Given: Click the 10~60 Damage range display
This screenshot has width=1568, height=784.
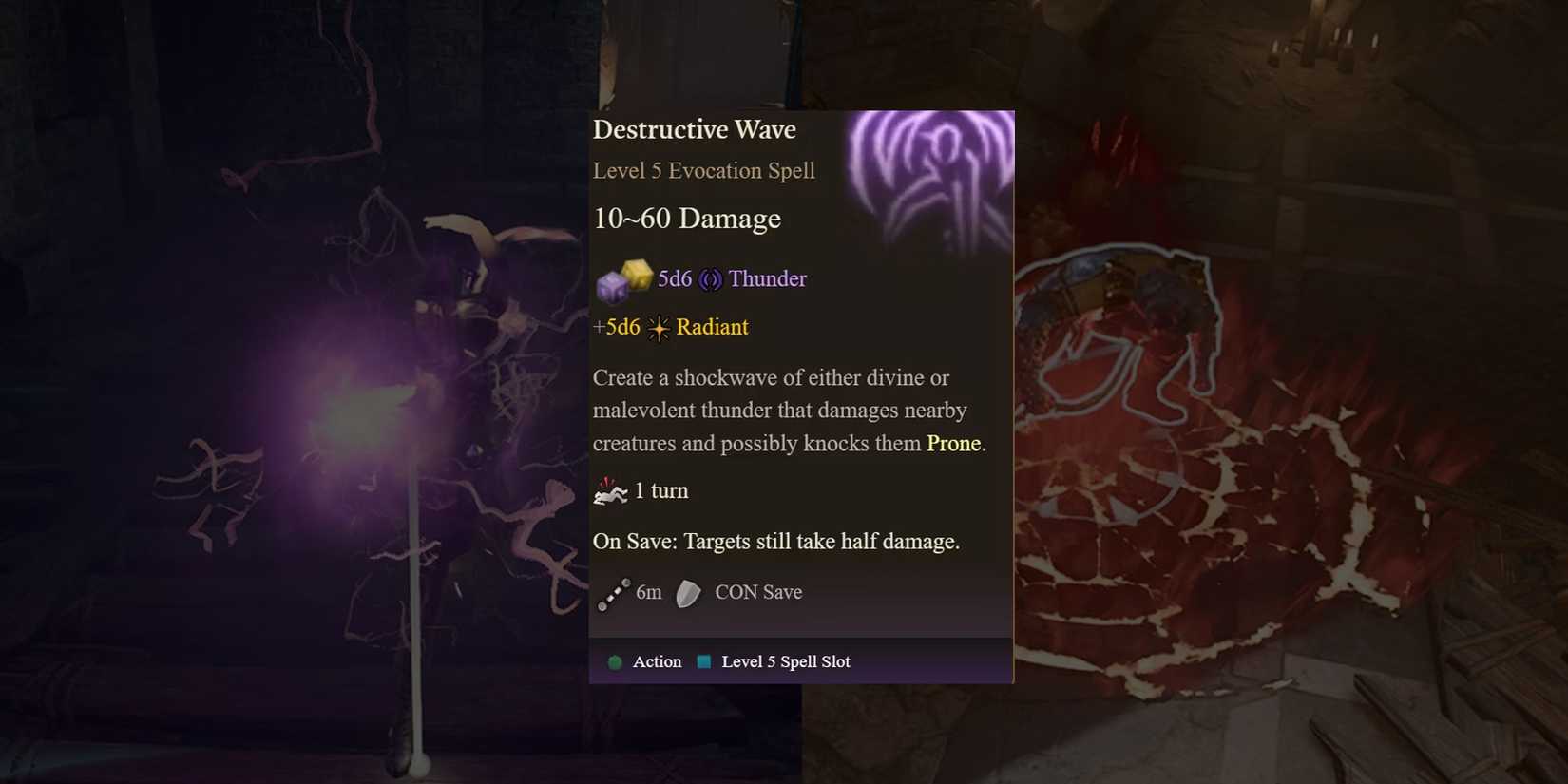Looking at the screenshot, I should tap(686, 219).
